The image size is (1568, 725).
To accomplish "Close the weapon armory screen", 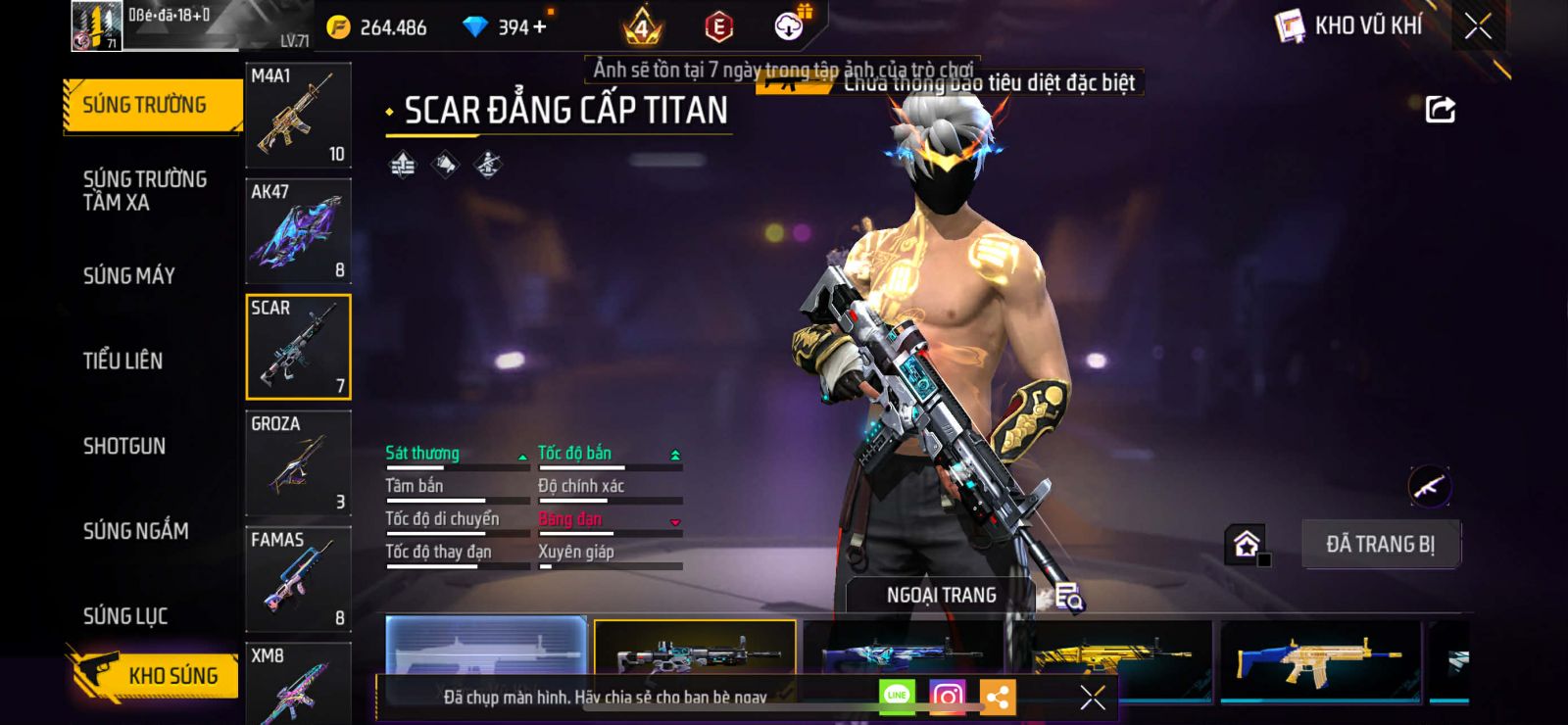I will pyautogui.click(x=1478, y=26).
